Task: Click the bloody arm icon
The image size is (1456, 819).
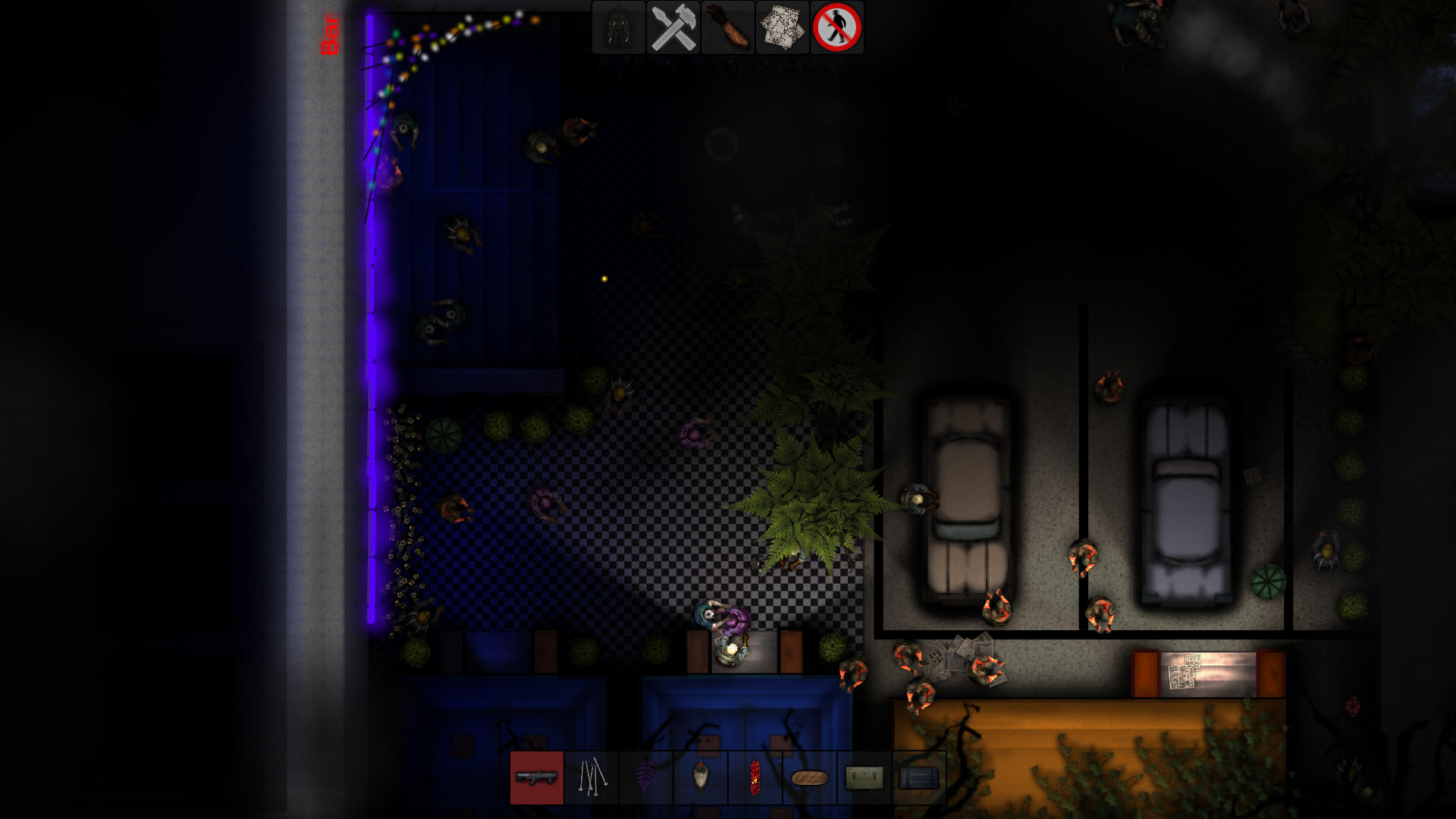Action: point(728,28)
